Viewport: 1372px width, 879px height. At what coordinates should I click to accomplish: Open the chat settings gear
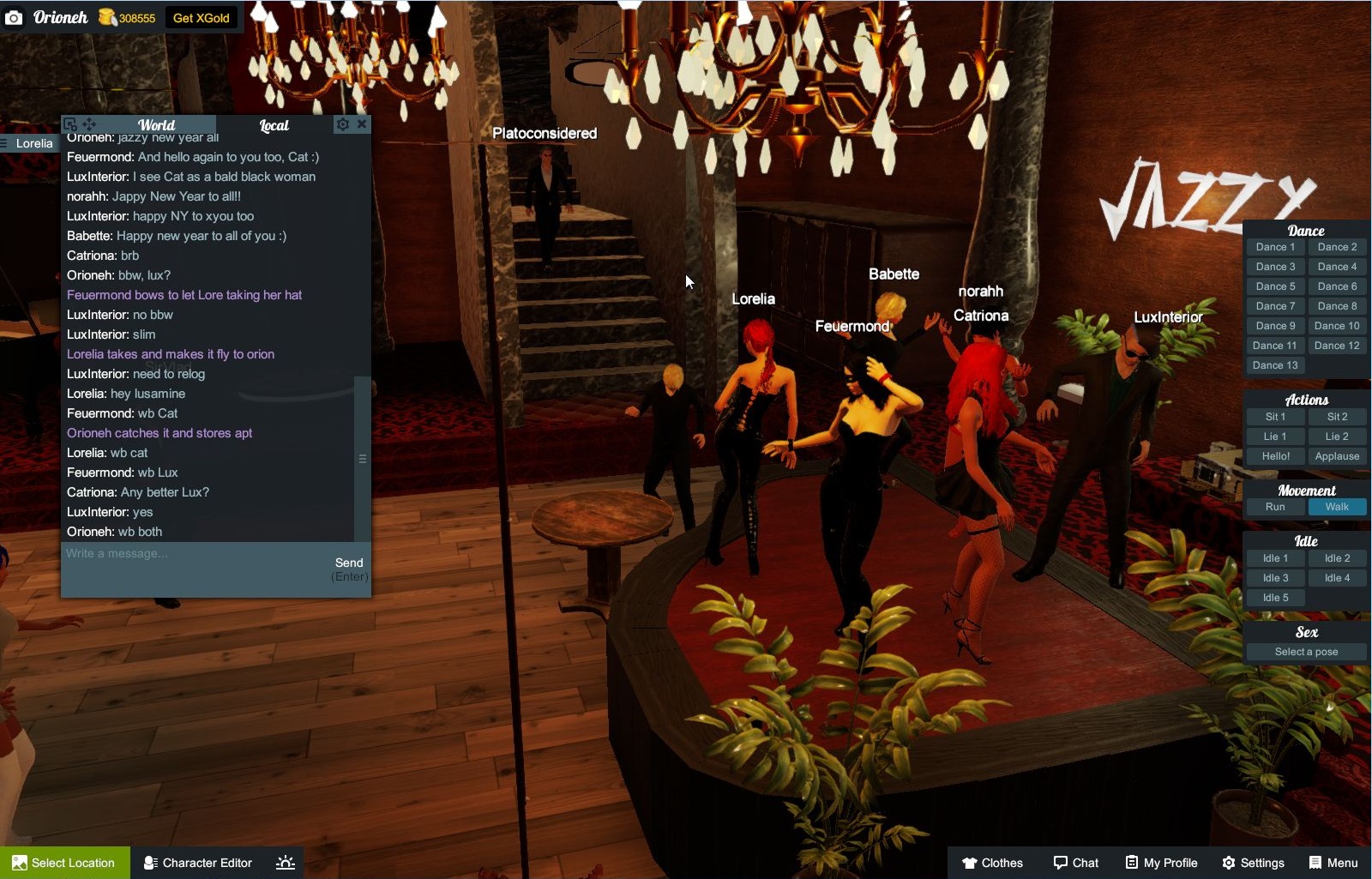343,123
